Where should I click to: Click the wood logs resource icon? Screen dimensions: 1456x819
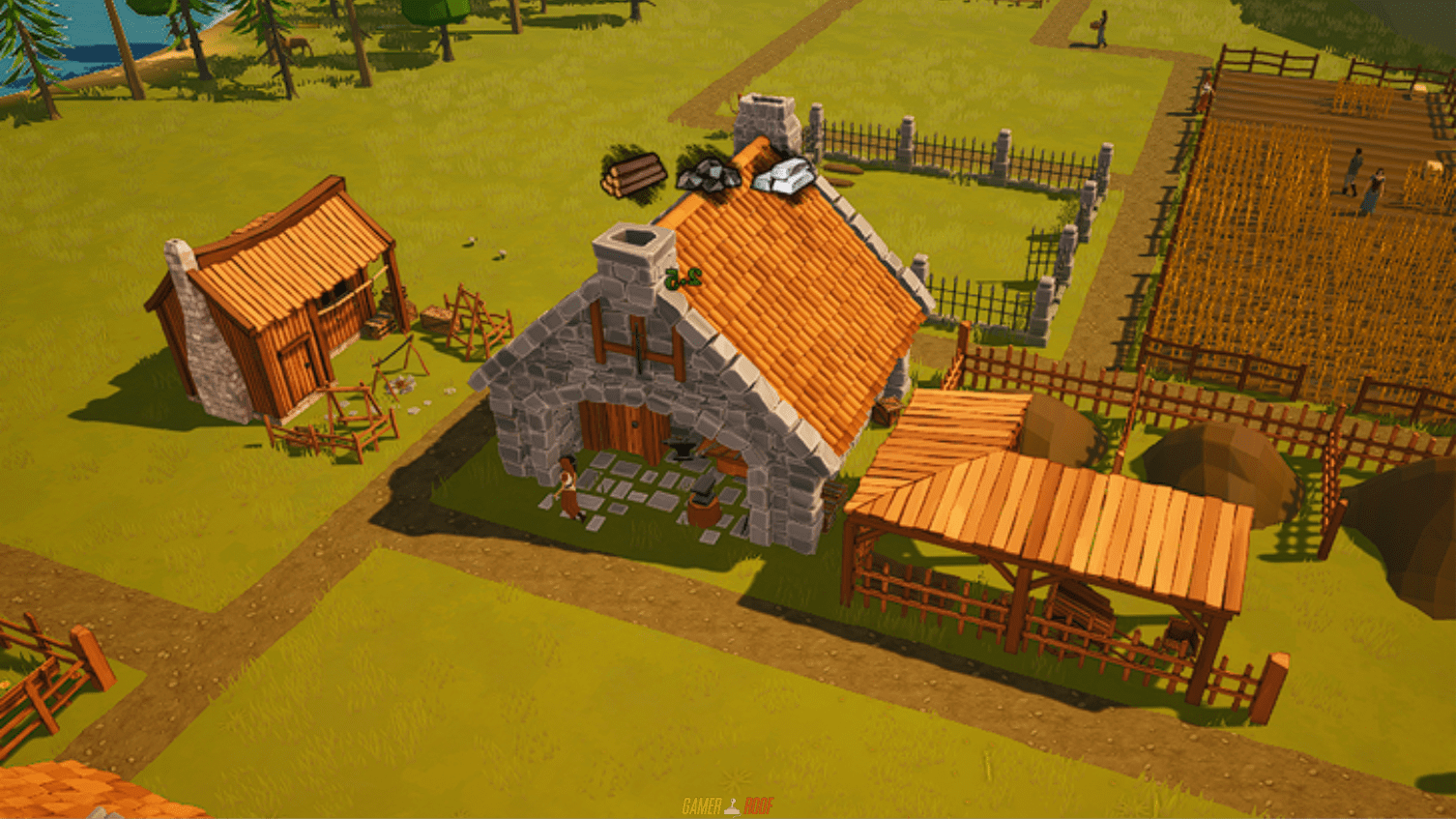coord(633,175)
